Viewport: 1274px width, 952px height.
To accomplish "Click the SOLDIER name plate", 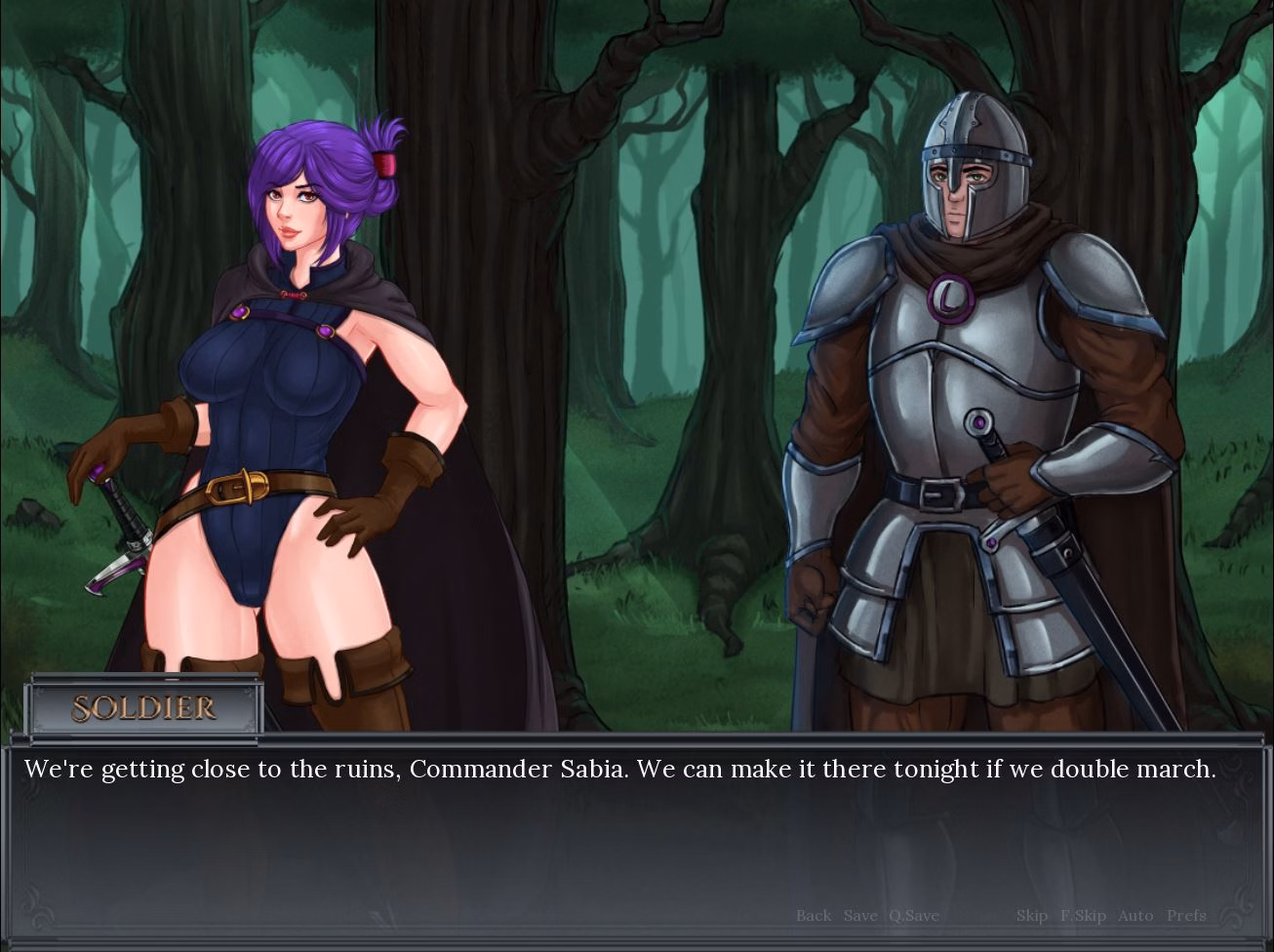I will pyautogui.click(x=144, y=709).
